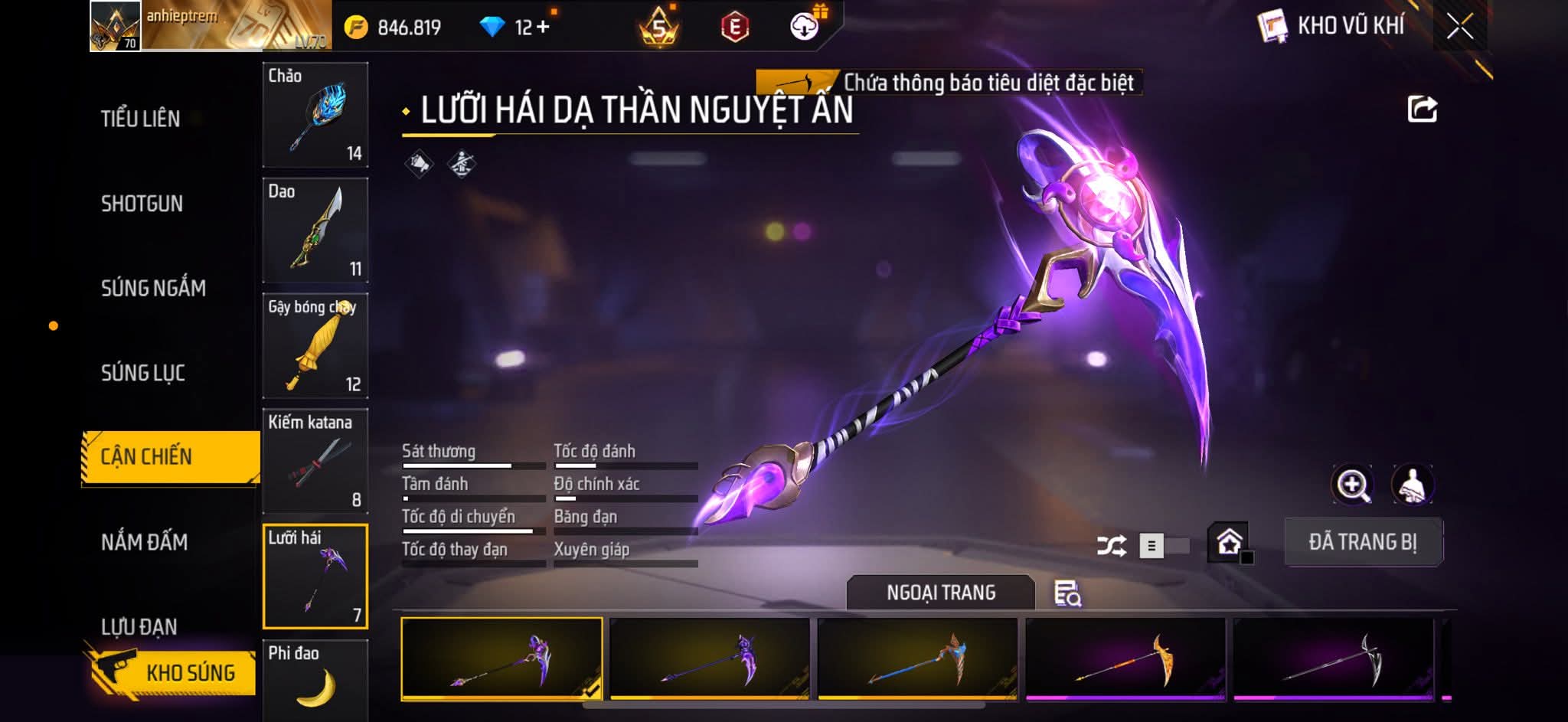The height and width of the screenshot is (722, 1568).
Task: Close the weapon vault screen
Action: tap(1459, 27)
